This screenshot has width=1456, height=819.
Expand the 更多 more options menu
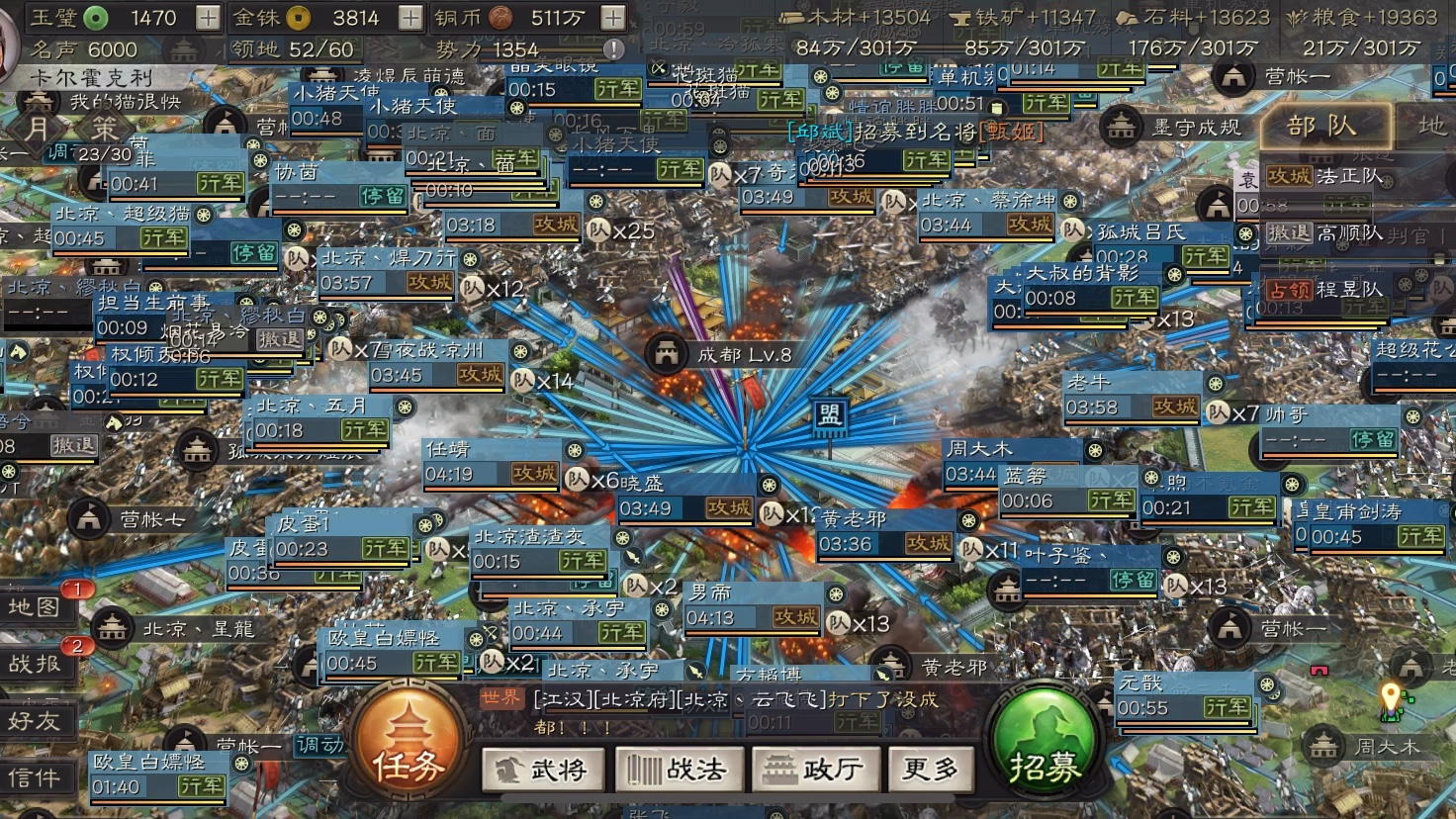pyautogui.click(x=931, y=769)
